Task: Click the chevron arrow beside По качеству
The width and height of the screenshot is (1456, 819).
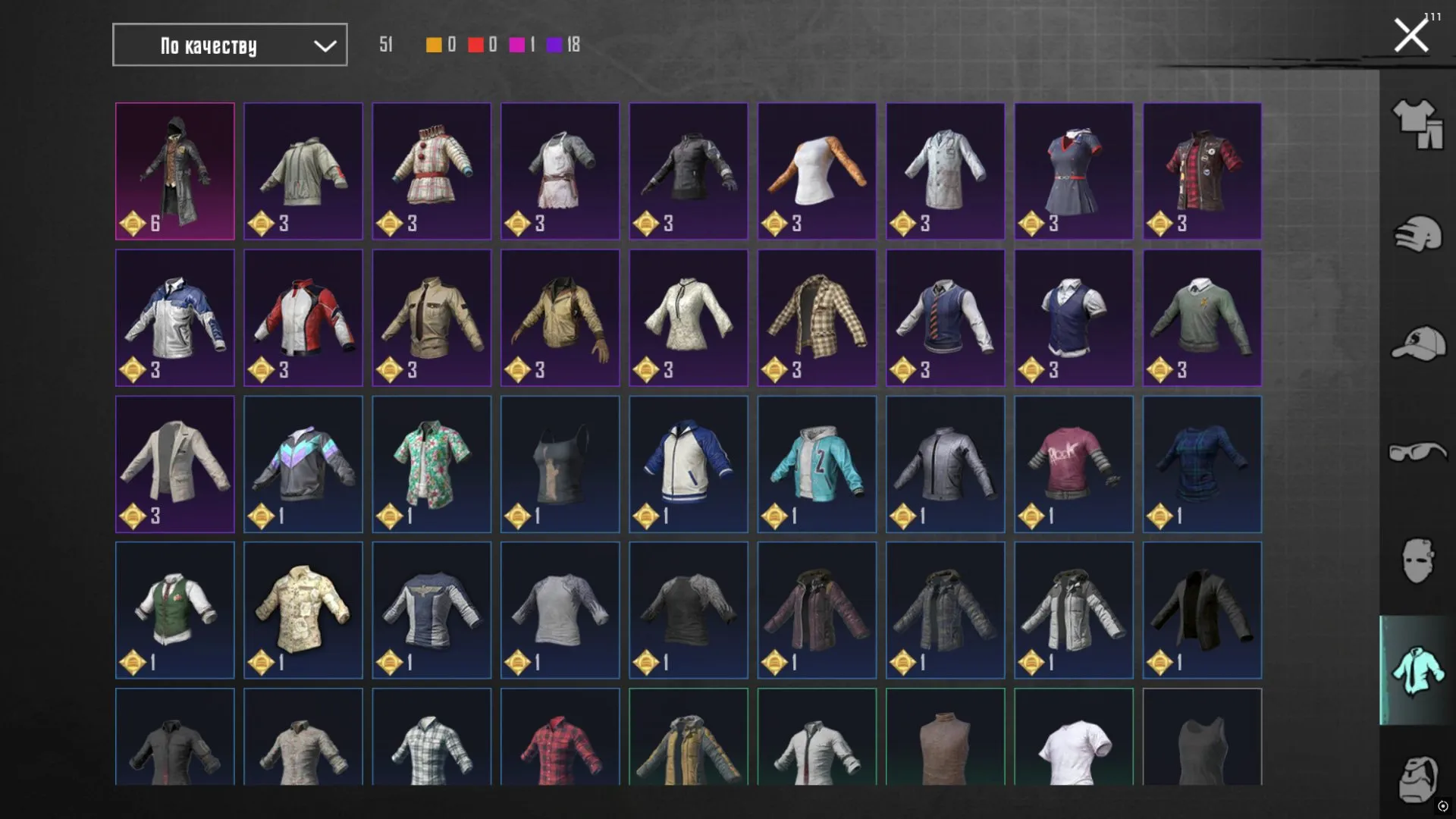Action: pyautogui.click(x=325, y=45)
